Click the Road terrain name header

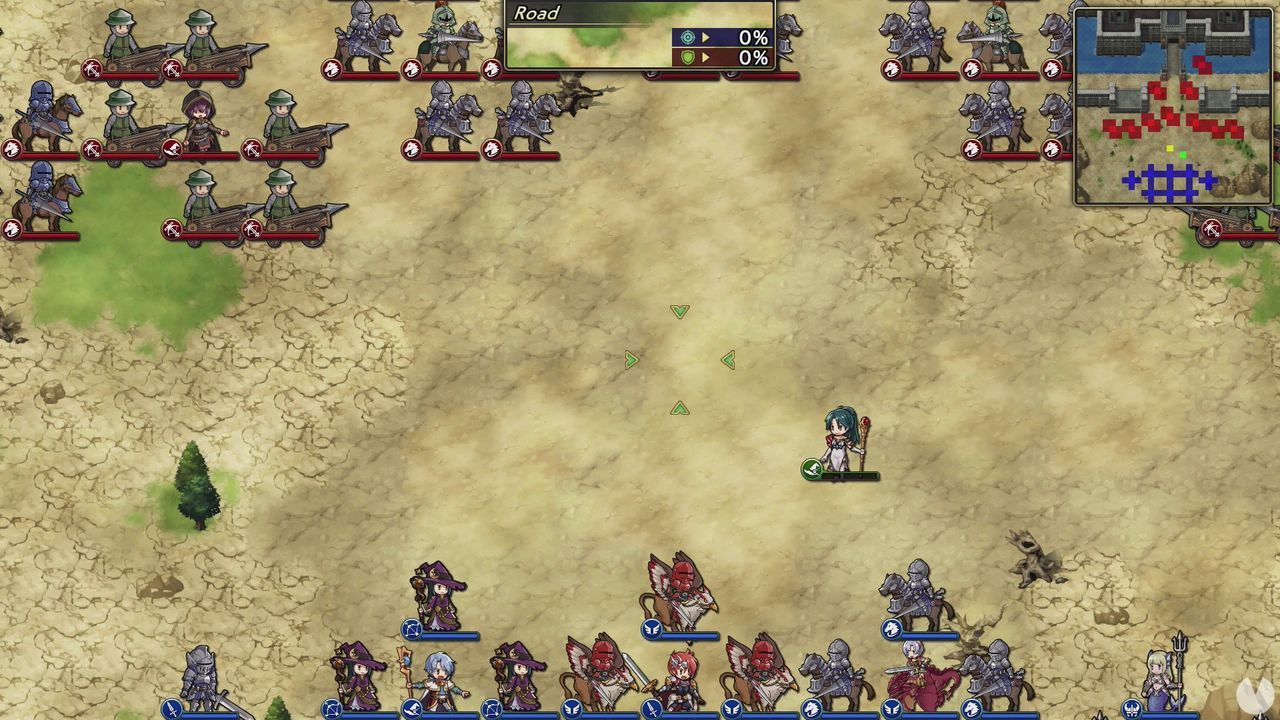tap(535, 14)
